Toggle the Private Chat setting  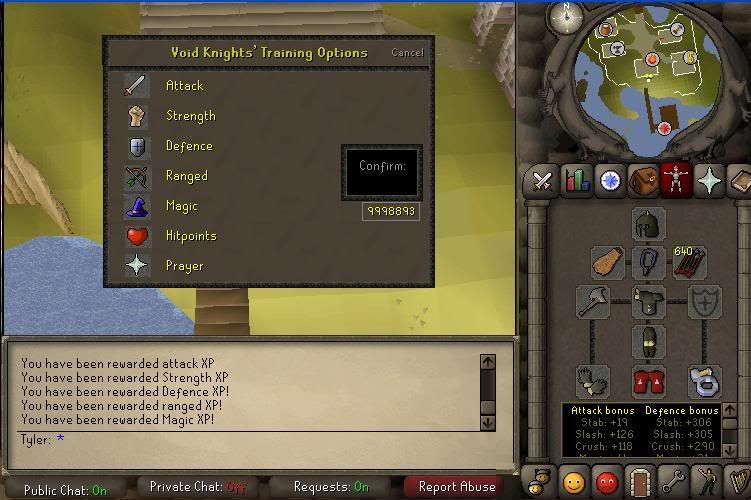pos(197,488)
